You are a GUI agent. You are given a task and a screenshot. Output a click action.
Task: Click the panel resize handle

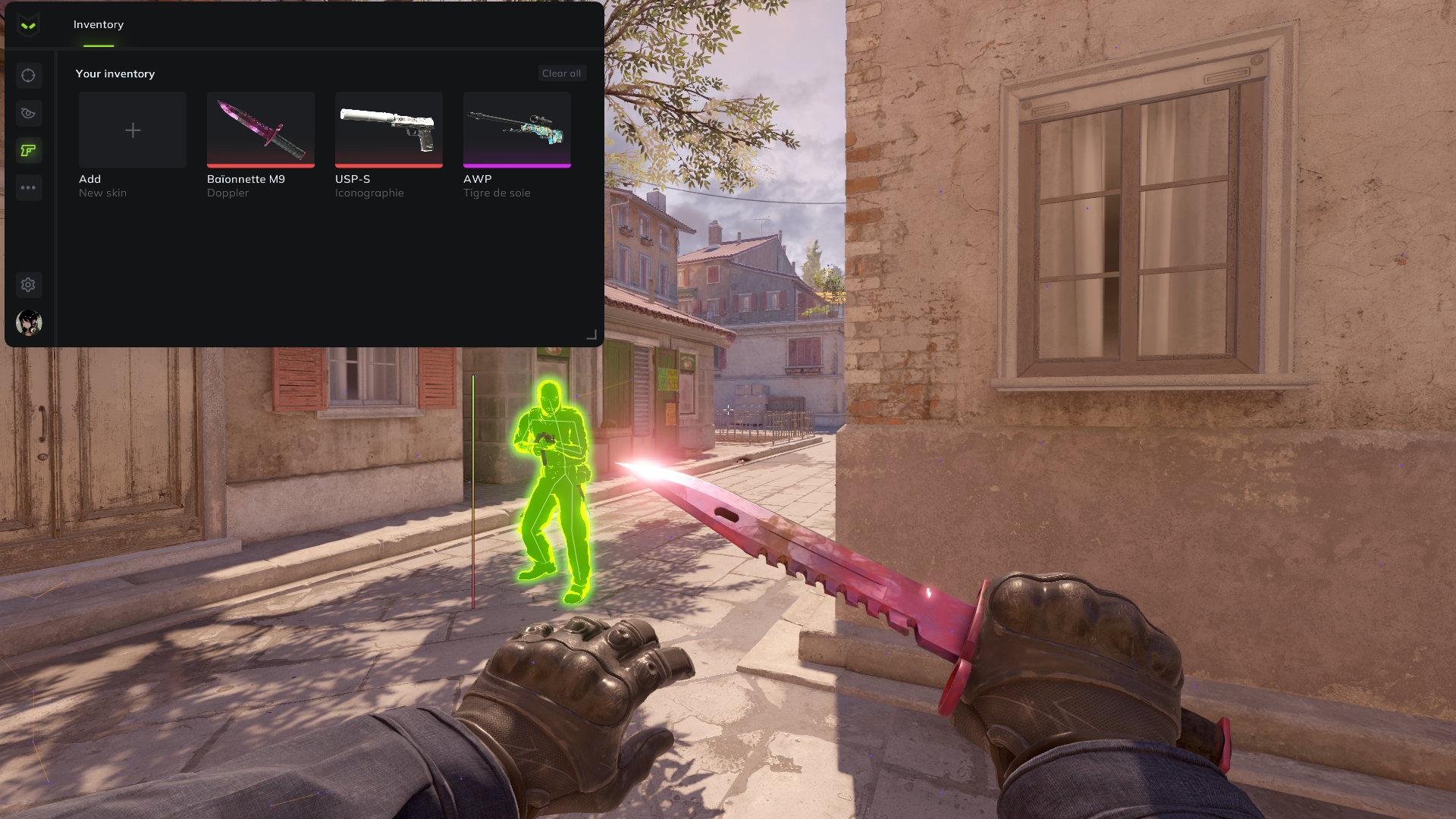pyautogui.click(x=592, y=335)
